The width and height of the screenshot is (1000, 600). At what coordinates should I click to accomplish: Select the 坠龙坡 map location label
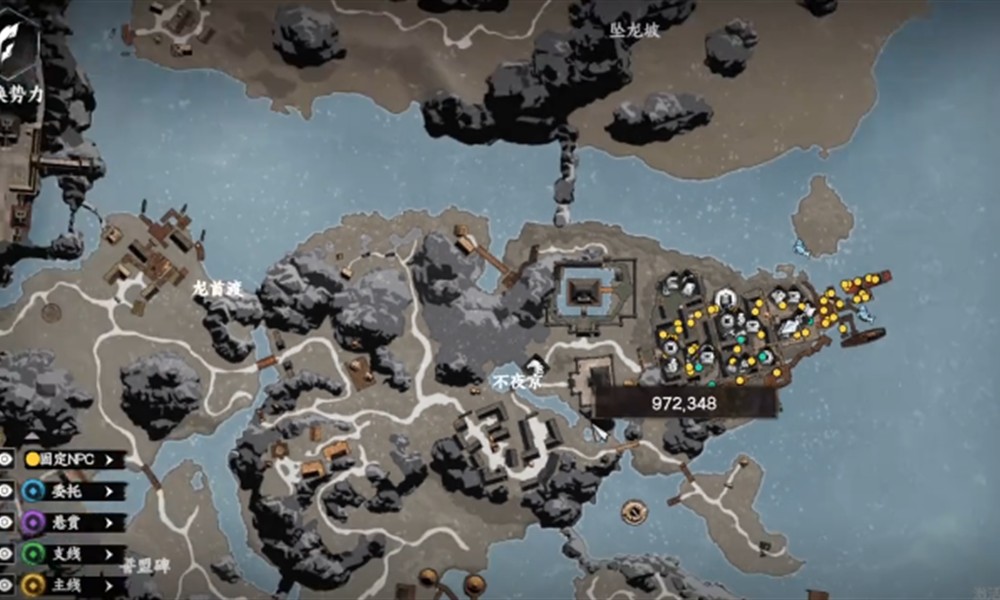click(635, 31)
